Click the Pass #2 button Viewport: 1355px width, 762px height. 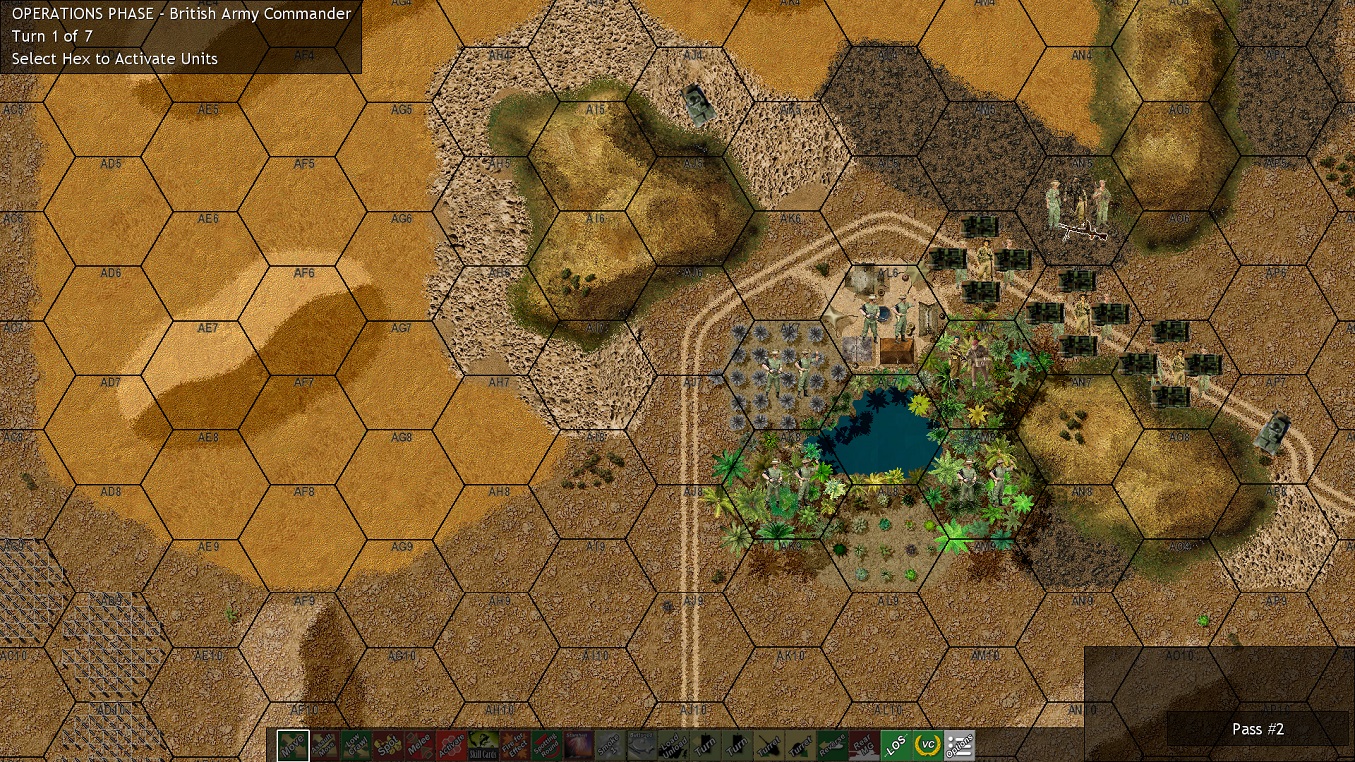click(1257, 729)
